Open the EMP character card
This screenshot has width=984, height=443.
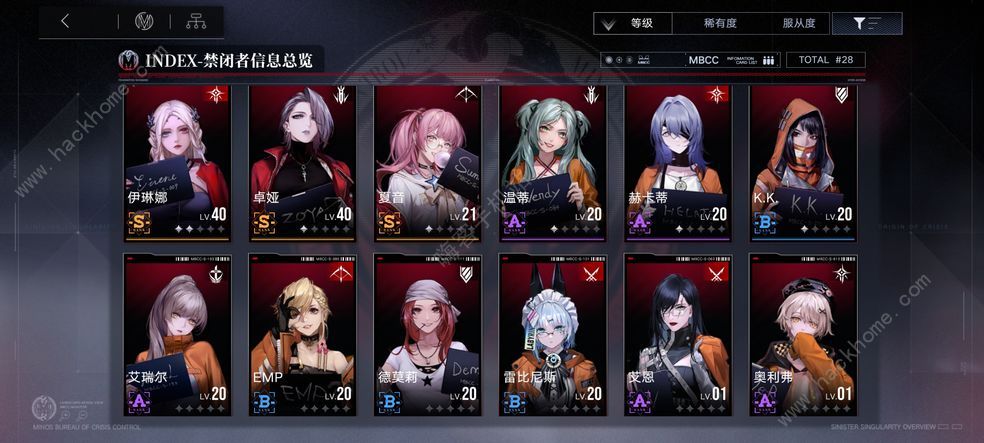click(x=302, y=334)
